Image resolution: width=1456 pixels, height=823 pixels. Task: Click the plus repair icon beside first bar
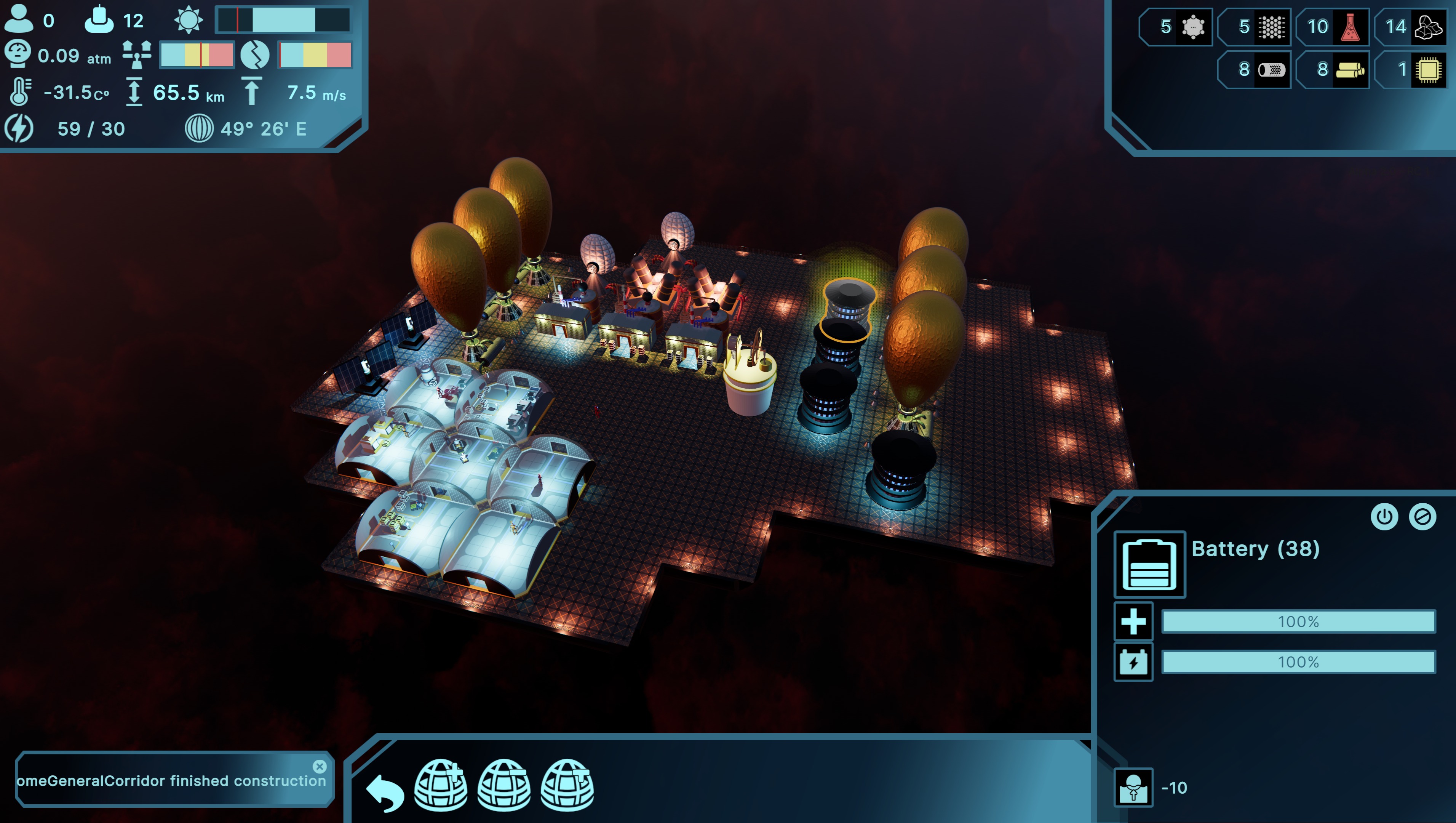(1133, 622)
